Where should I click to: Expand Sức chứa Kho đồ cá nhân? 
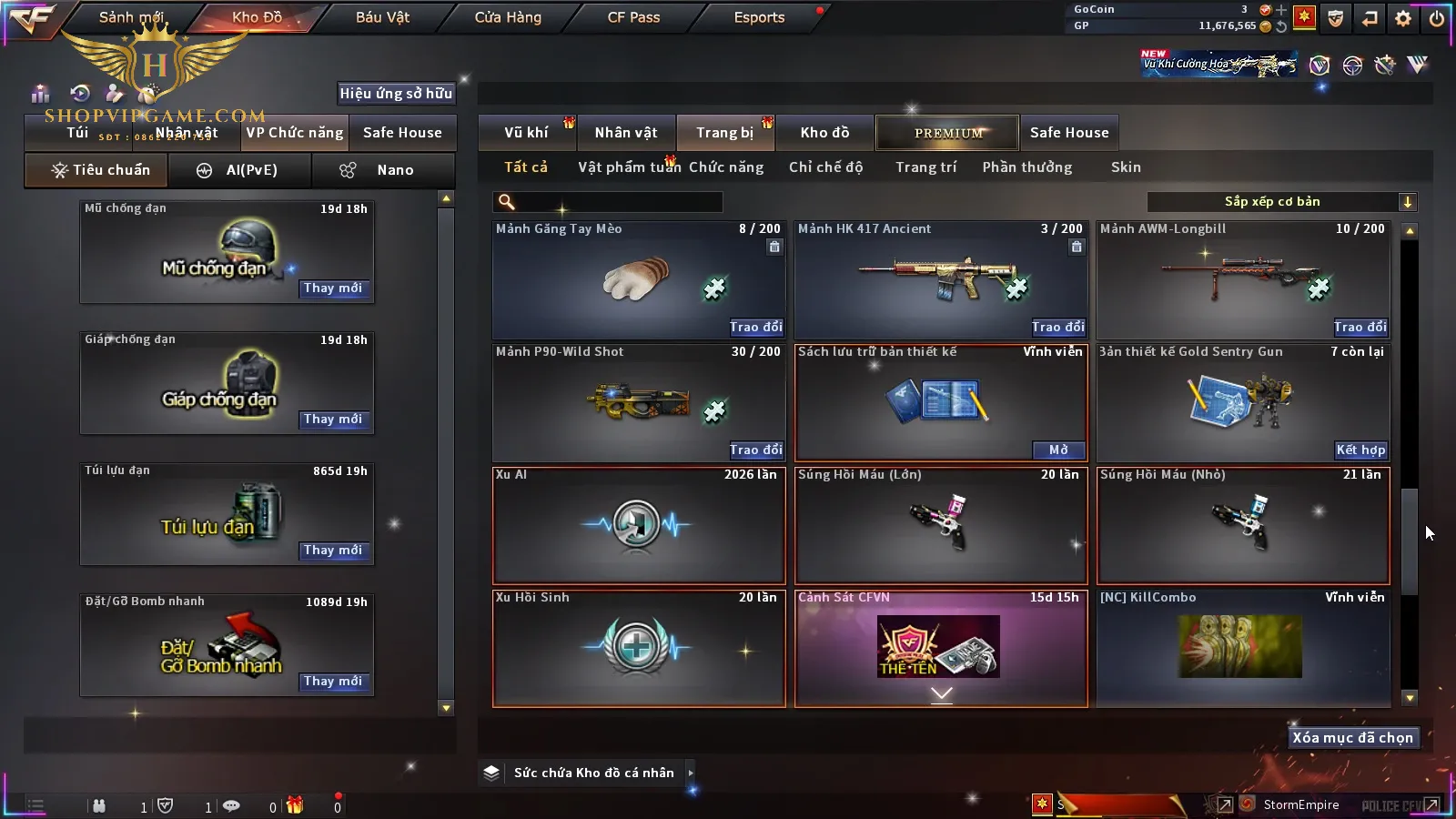(x=592, y=773)
